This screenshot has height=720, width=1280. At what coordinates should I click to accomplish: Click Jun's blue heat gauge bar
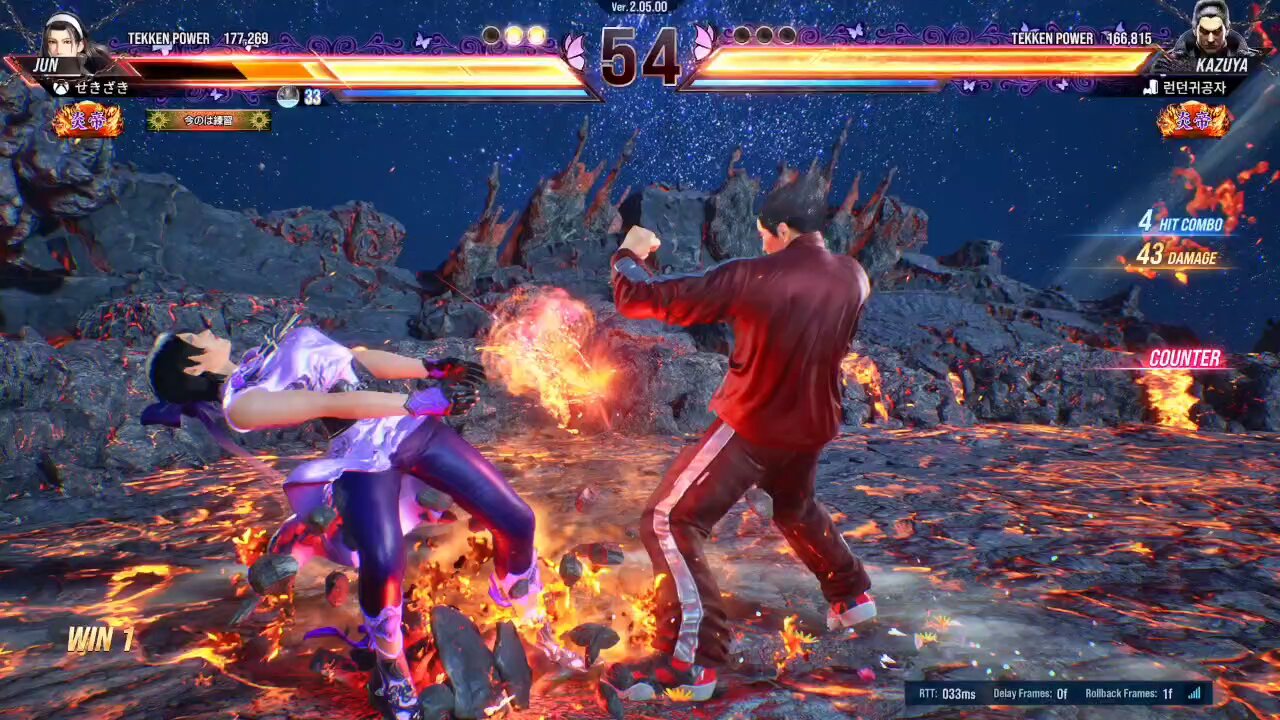(x=460, y=91)
